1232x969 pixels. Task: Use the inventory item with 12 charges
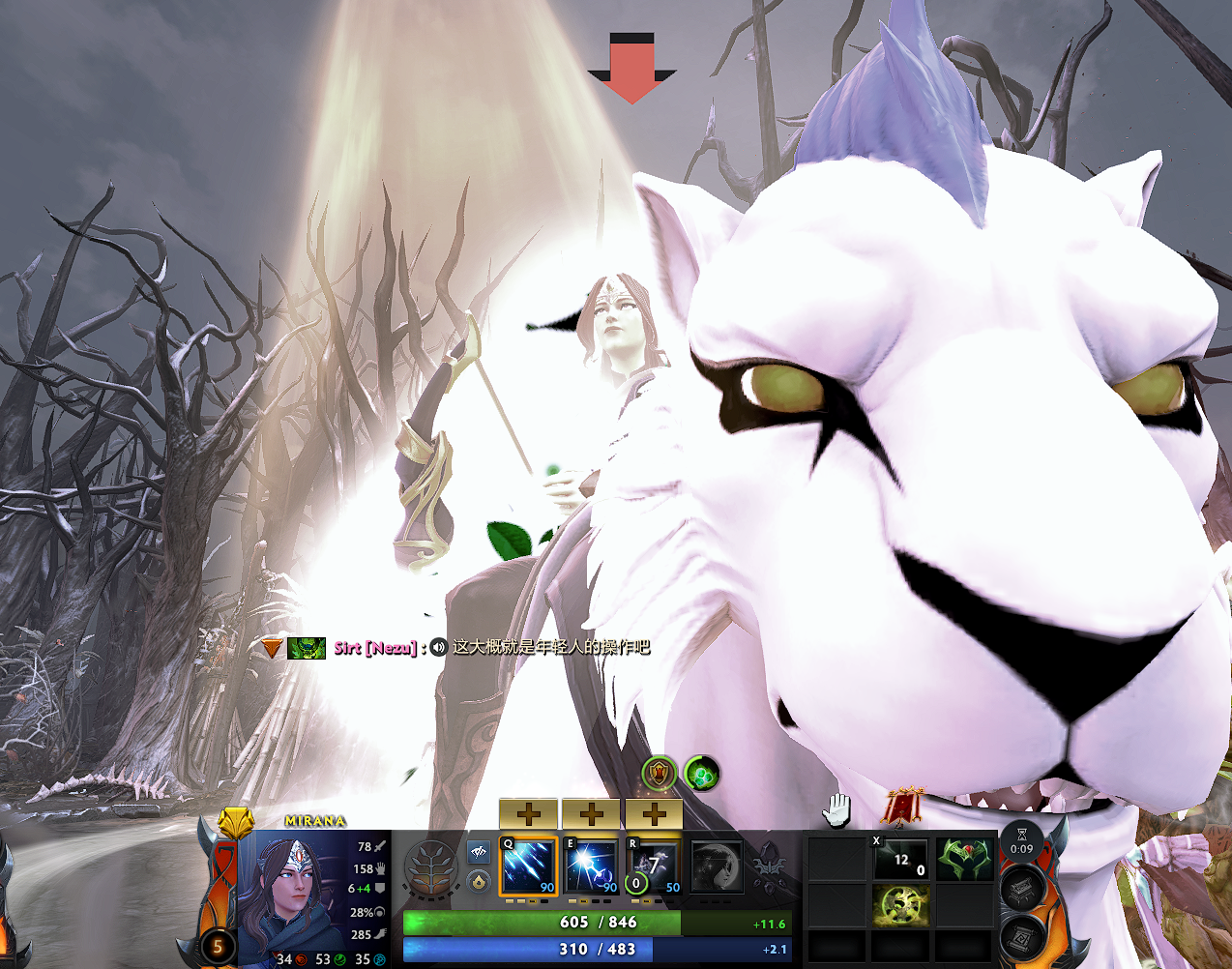[900, 859]
